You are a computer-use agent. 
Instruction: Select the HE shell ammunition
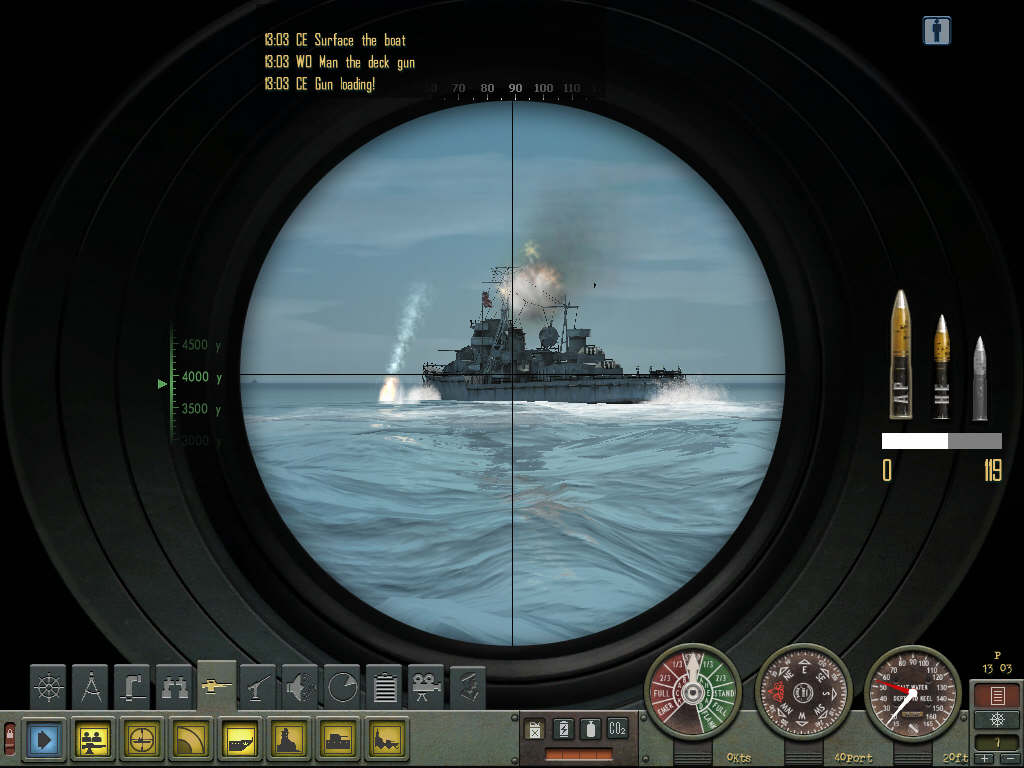click(941, 367)
